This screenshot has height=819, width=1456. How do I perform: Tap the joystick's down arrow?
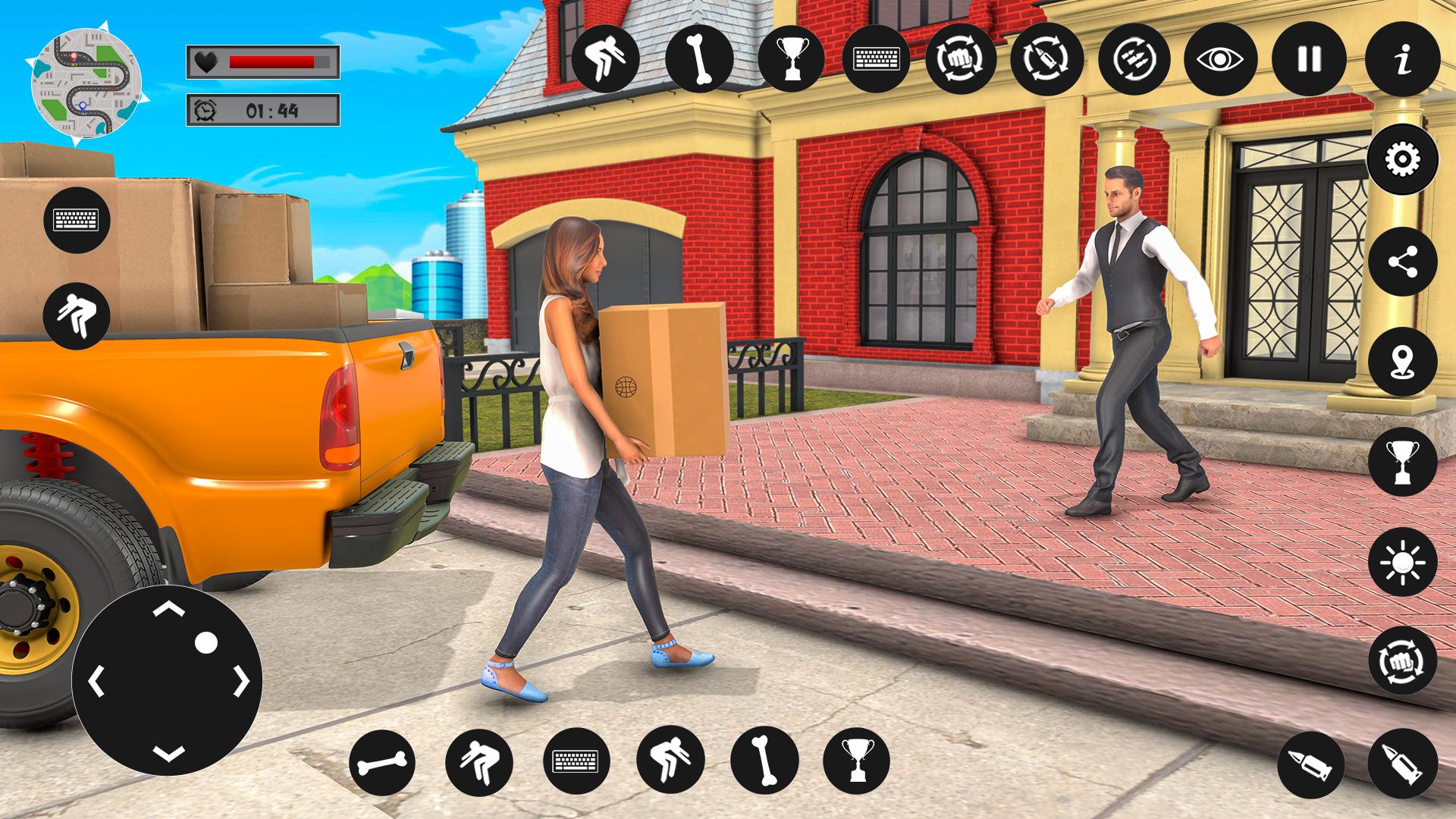click(168, 753)
